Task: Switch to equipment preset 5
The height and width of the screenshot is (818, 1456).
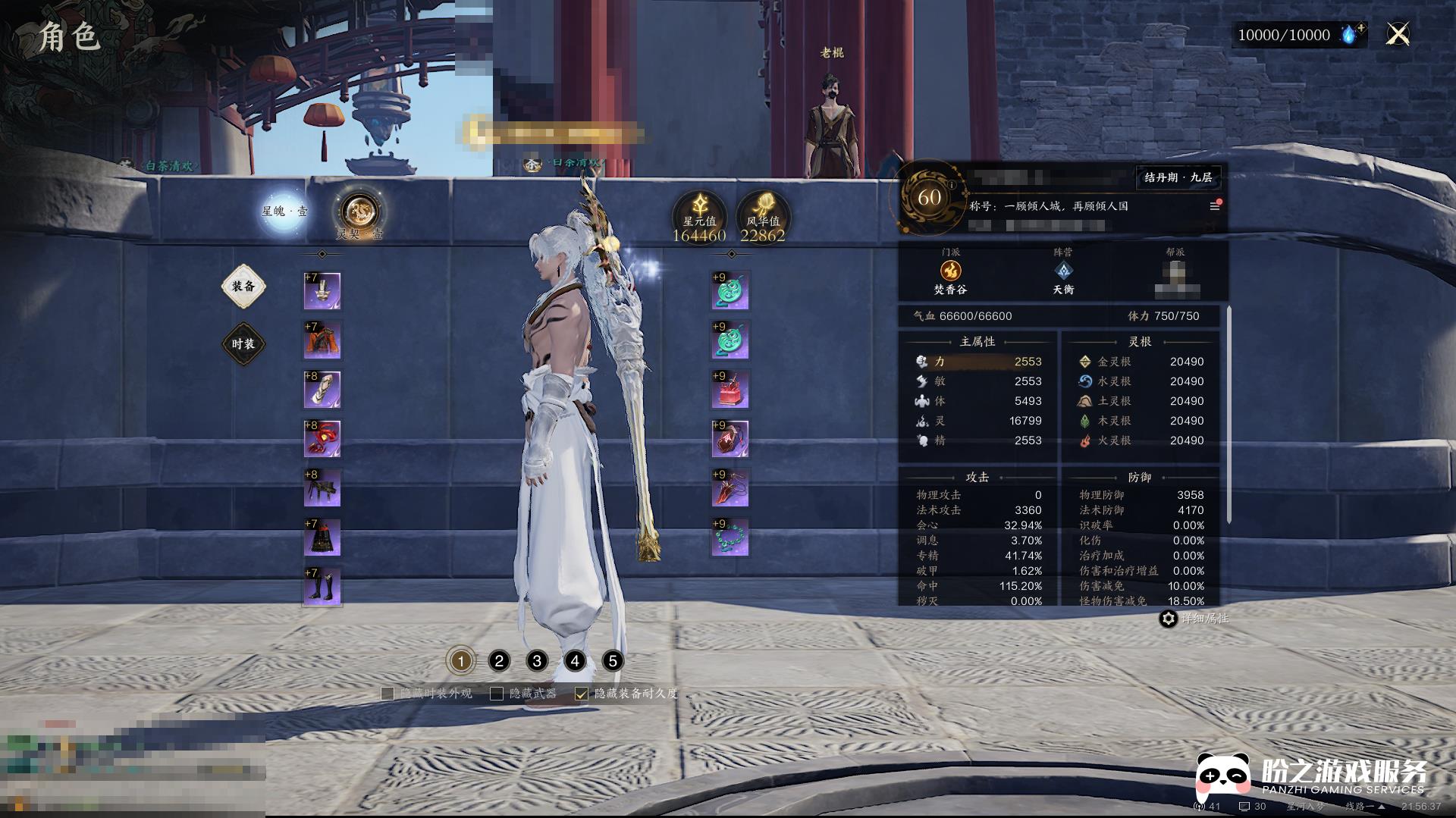Action: 613,661
